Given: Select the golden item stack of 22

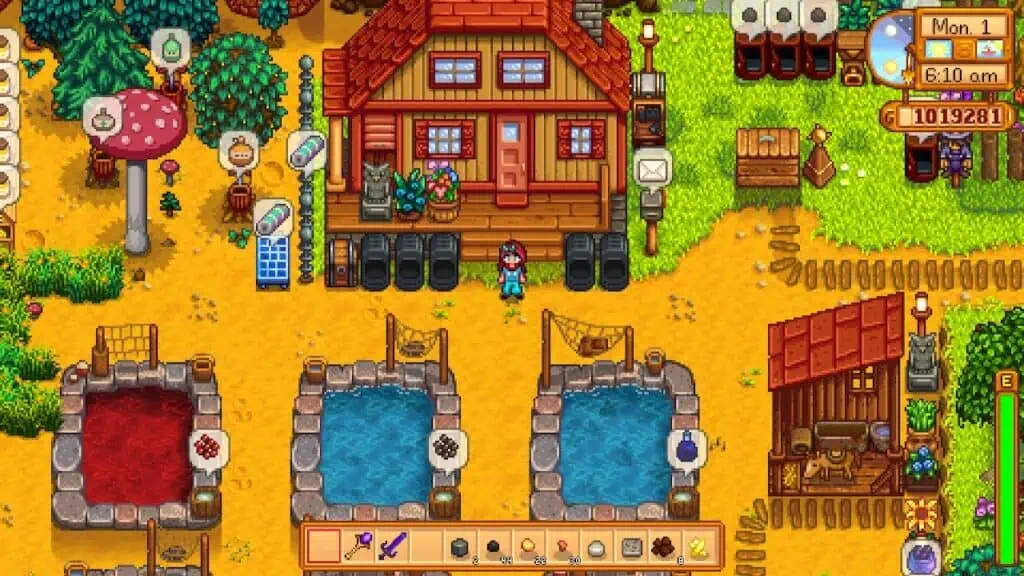Looking at the screenshot, I should pos(528,546).
